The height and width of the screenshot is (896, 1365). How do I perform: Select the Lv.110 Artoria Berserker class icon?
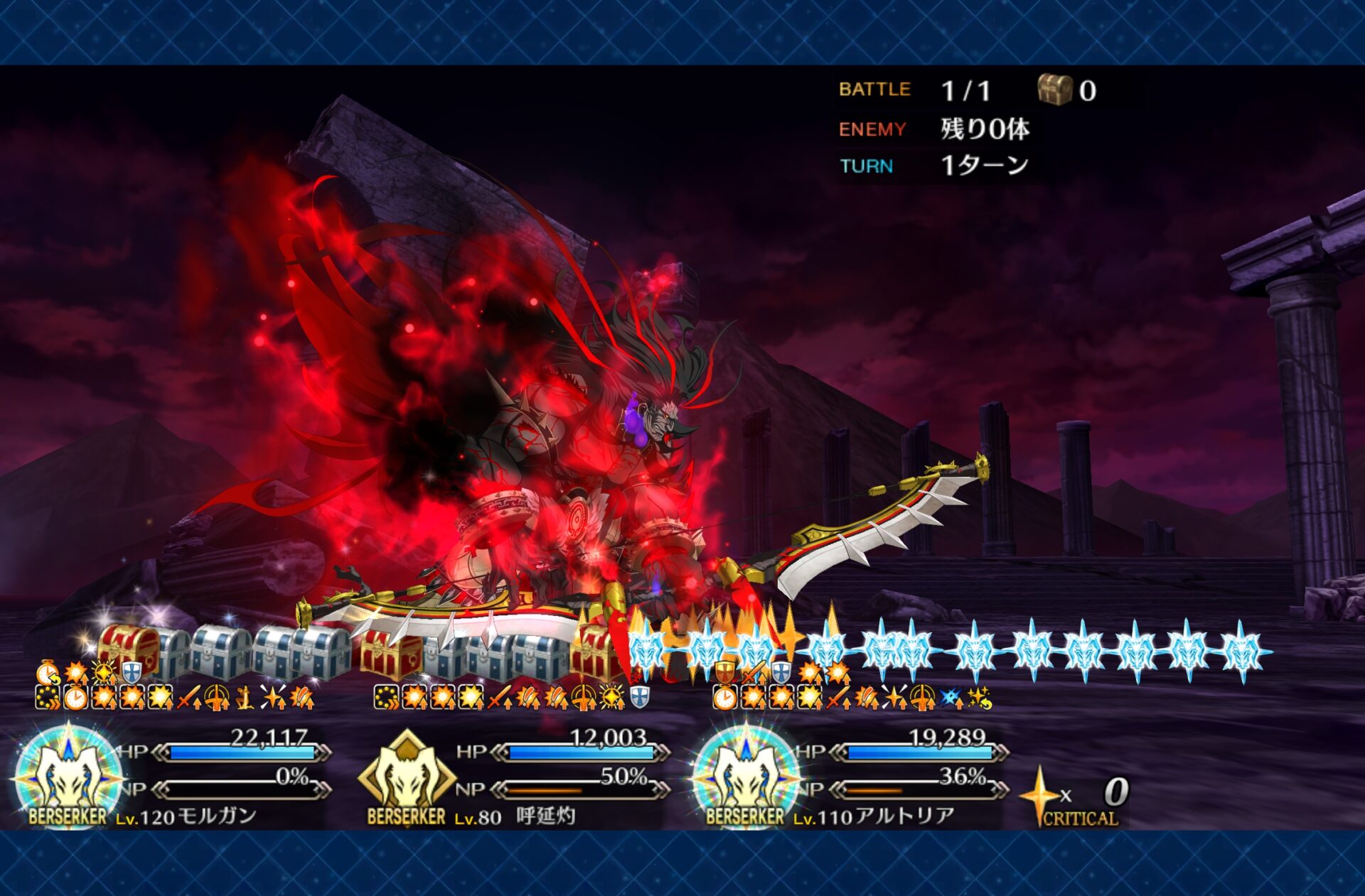[x=746, y=776]
